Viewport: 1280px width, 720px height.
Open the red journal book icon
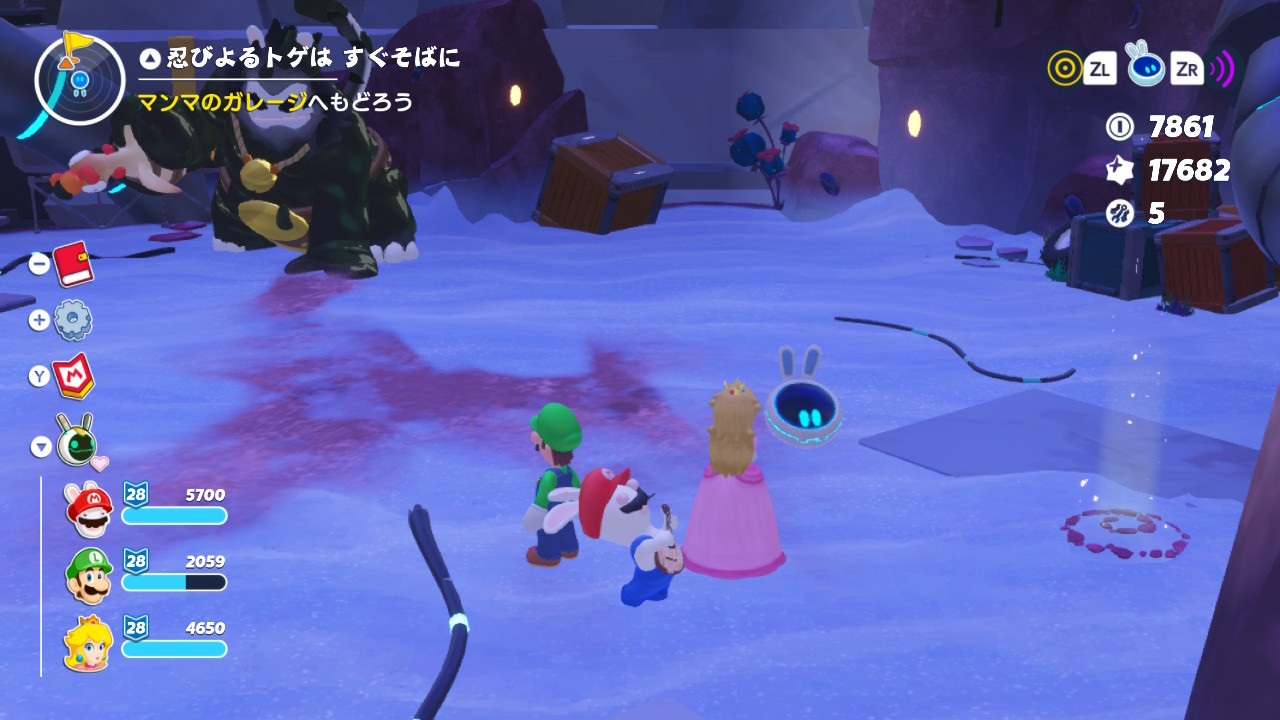point(73,264)
